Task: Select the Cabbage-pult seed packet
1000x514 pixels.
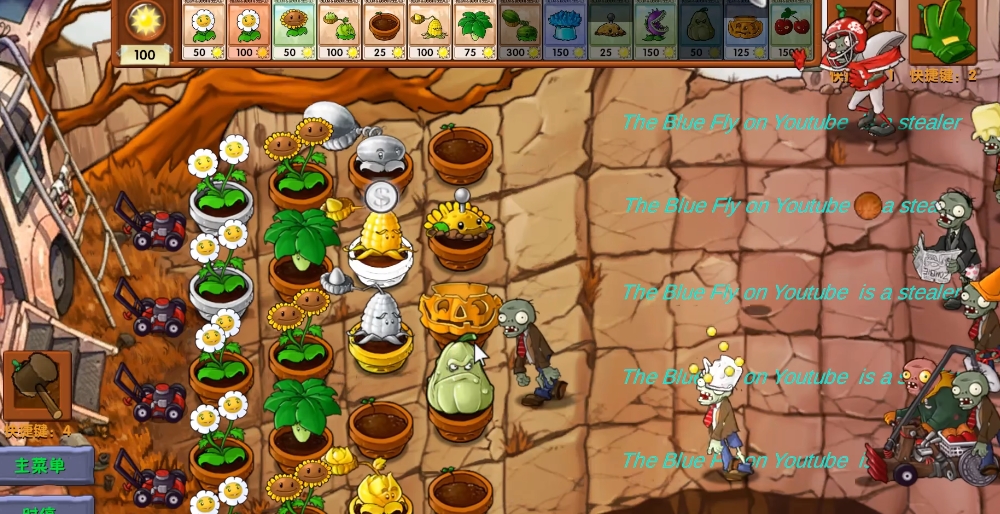Action: click(339, 31)
